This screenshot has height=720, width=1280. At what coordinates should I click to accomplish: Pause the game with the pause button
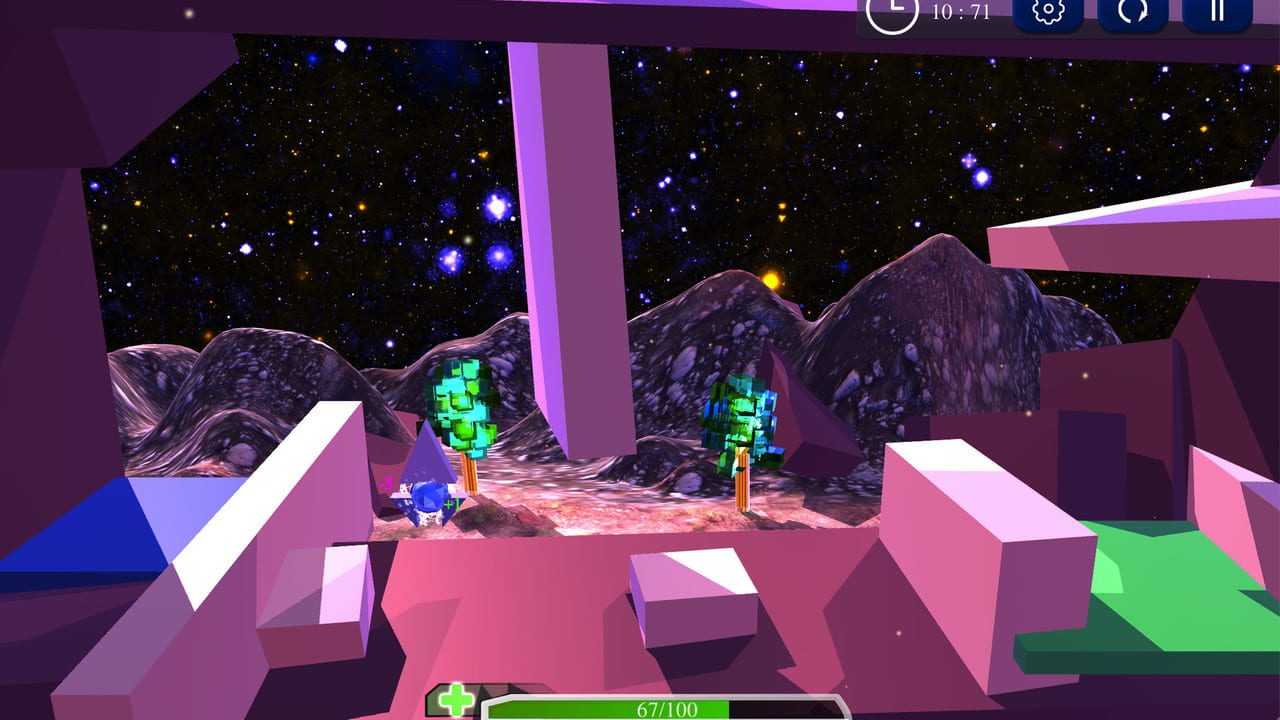1217,12
